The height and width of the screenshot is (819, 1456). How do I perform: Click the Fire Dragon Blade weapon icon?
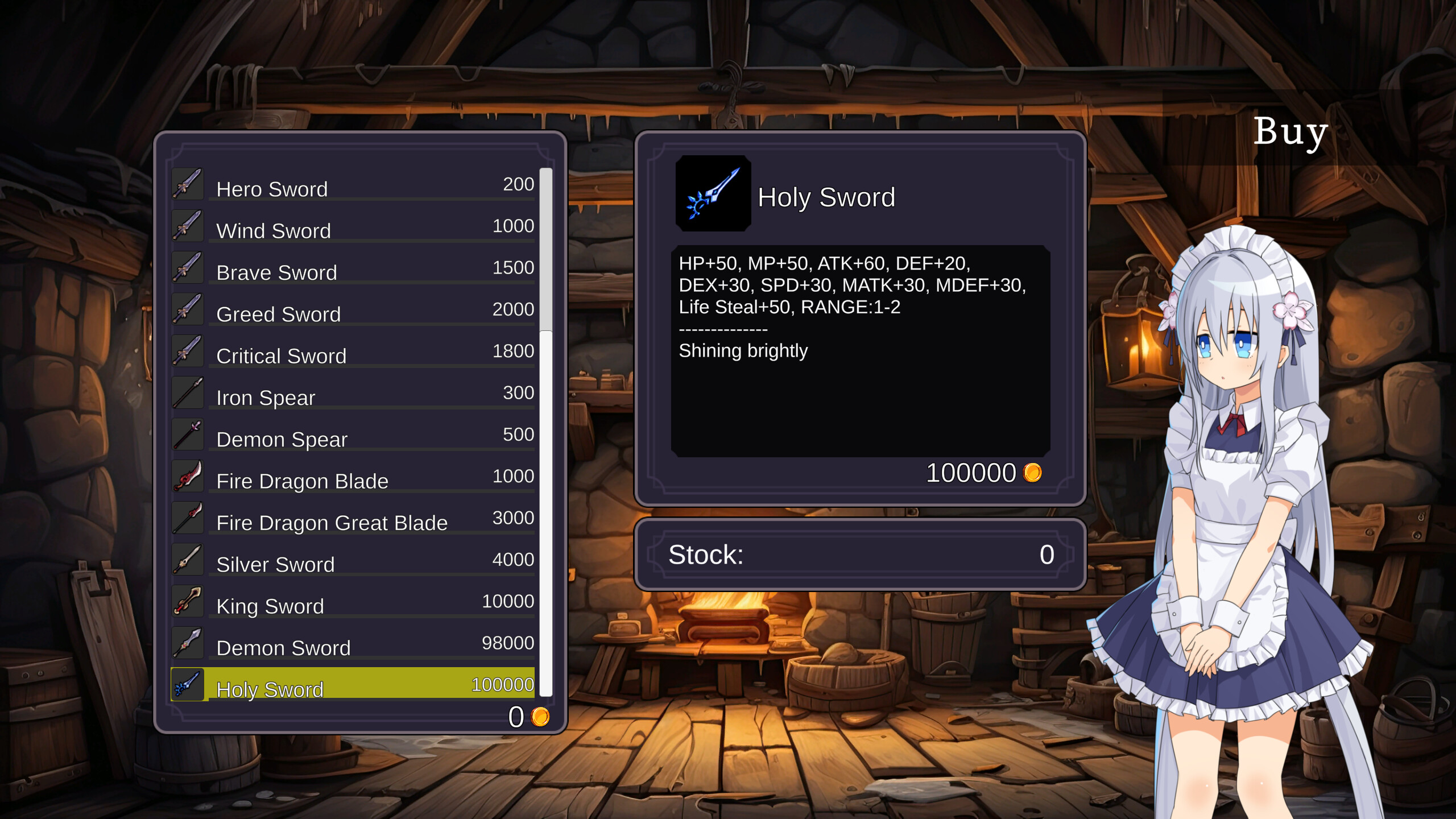(188, 476)
